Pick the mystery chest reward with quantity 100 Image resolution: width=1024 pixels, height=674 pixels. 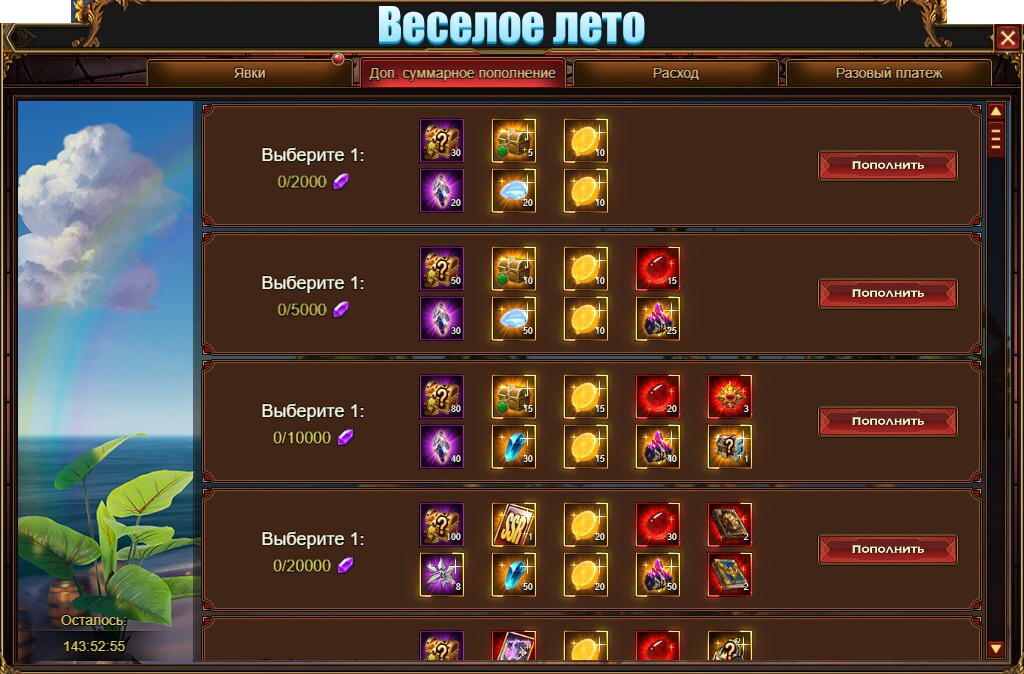441,525
